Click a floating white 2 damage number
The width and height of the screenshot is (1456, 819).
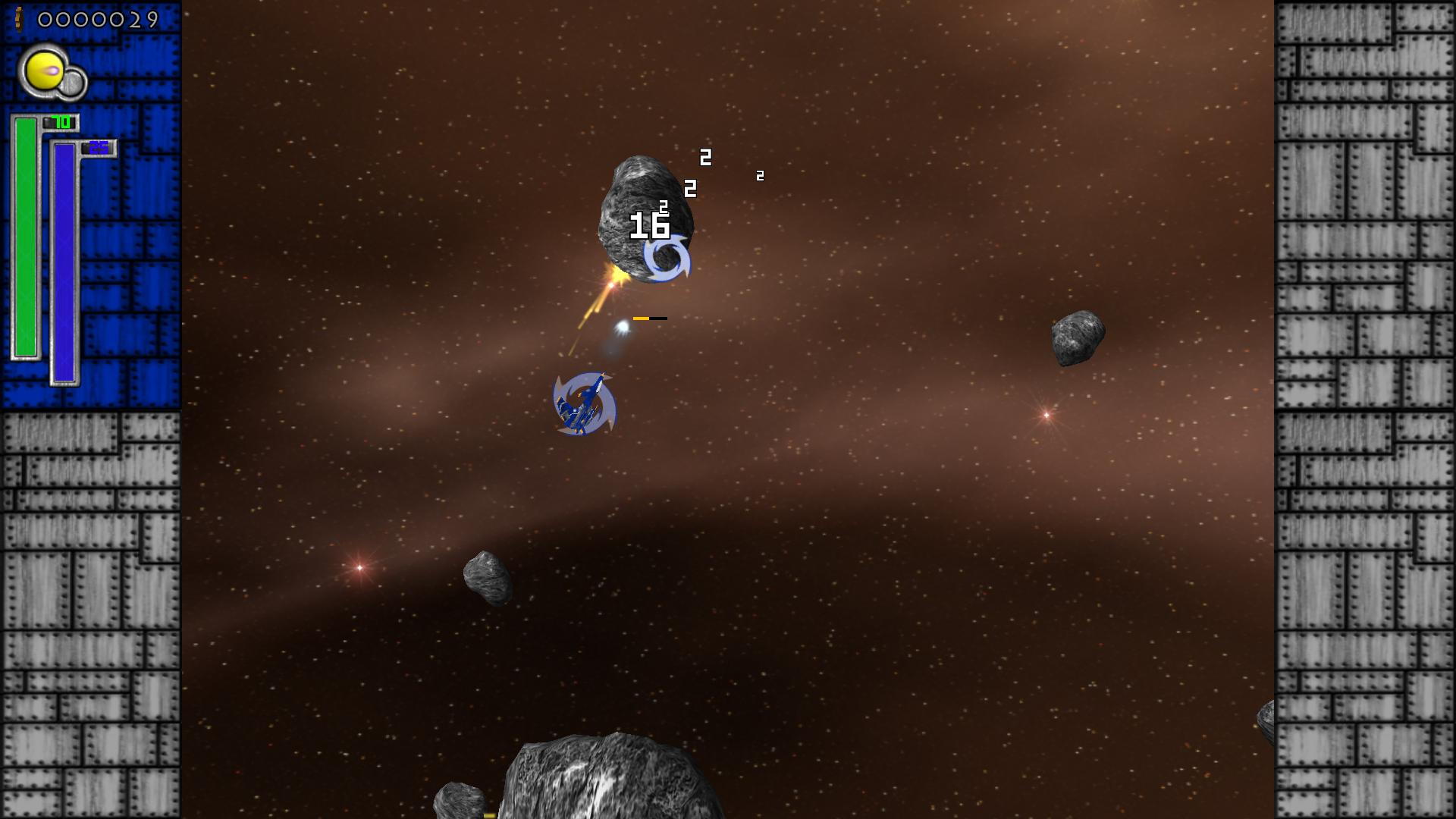pos(704,158)
